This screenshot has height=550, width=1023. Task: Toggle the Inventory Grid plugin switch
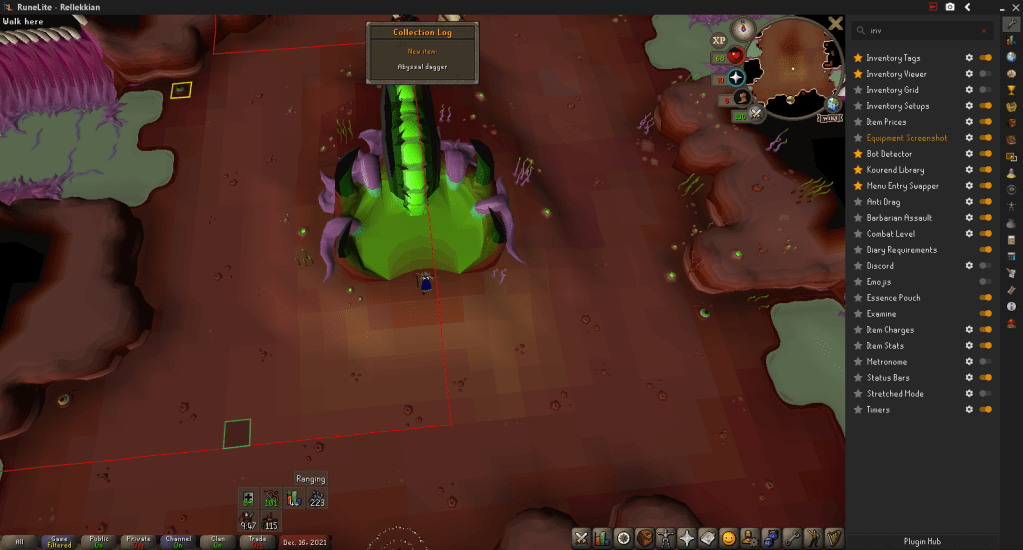pyautogui.click(x=986, y=90)
